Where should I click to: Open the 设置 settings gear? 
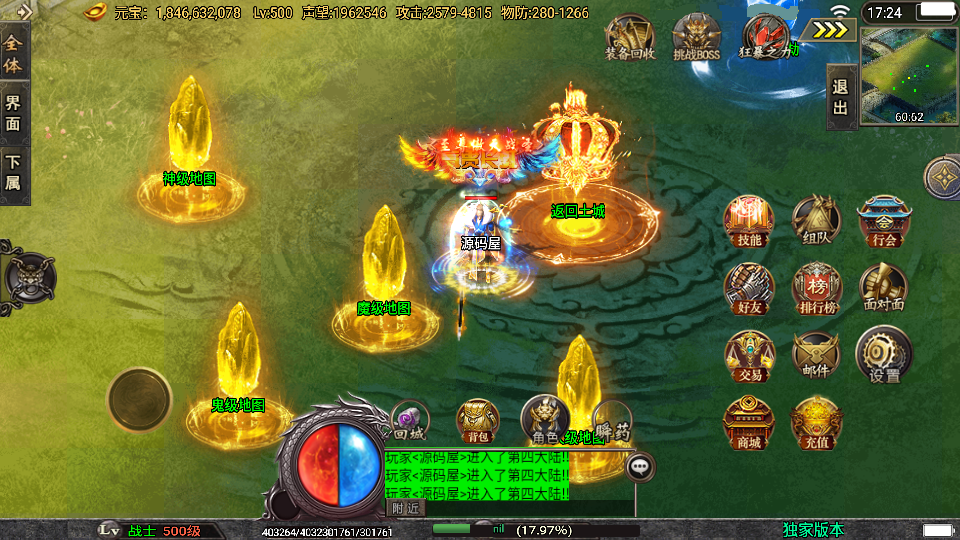click(x=884, y=356)
